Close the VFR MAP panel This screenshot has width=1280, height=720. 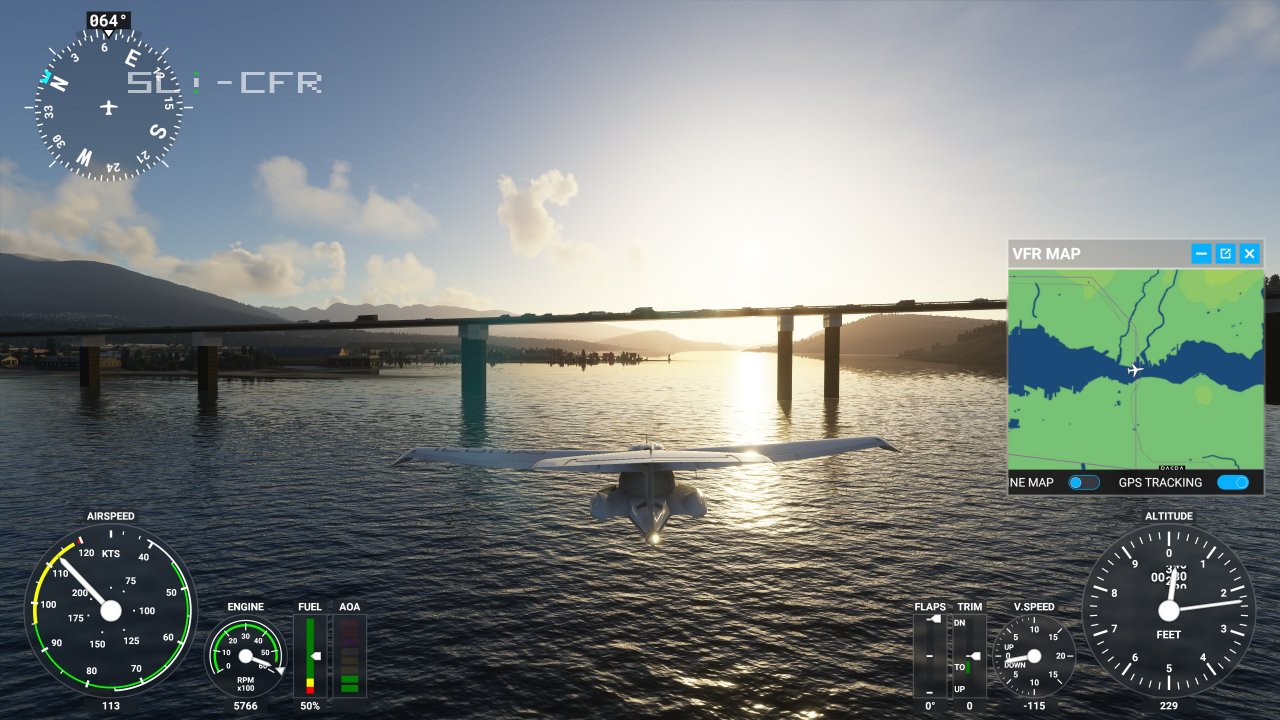[1249, 253]
